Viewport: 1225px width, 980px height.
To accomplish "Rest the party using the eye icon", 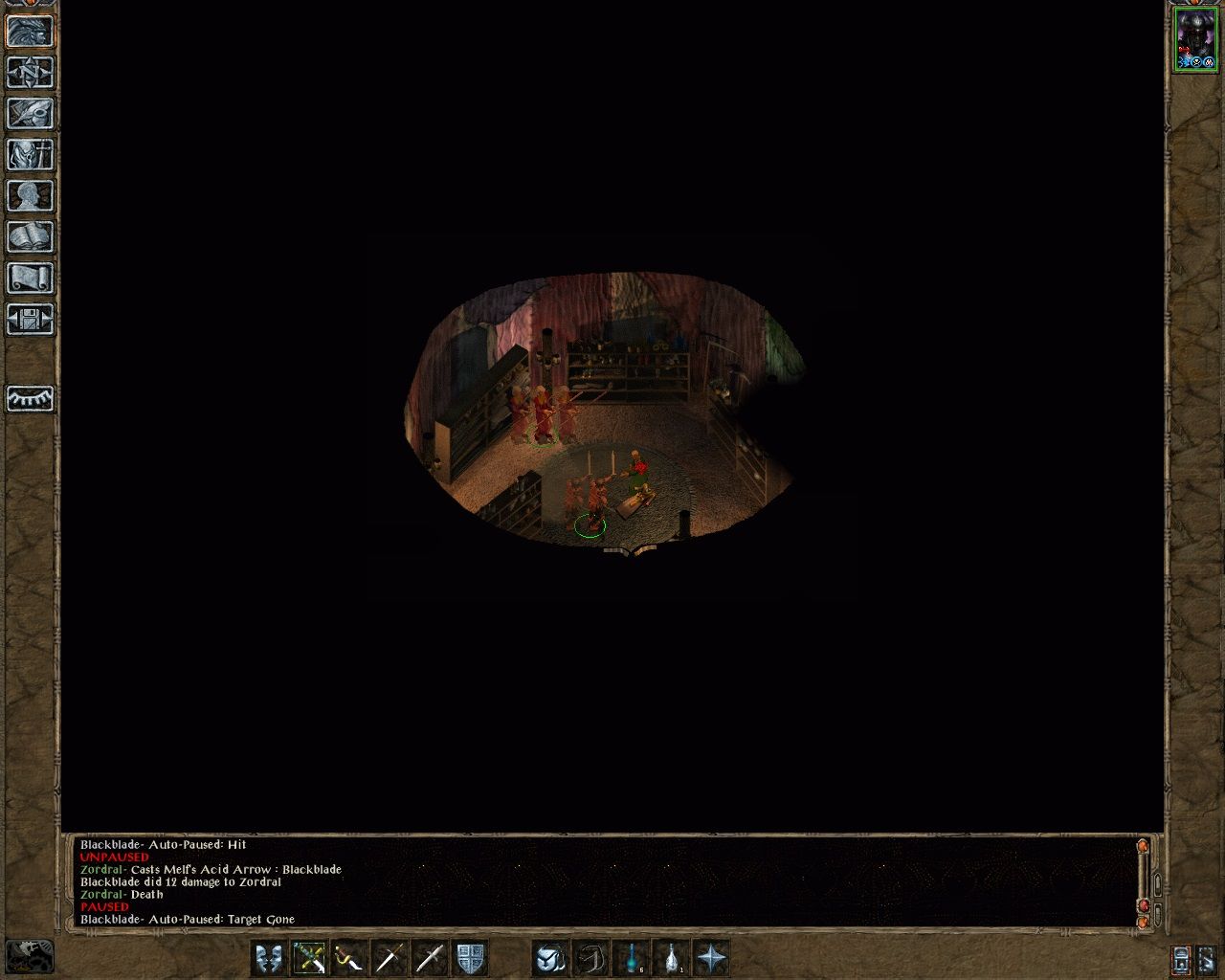I will coord(29,400).
